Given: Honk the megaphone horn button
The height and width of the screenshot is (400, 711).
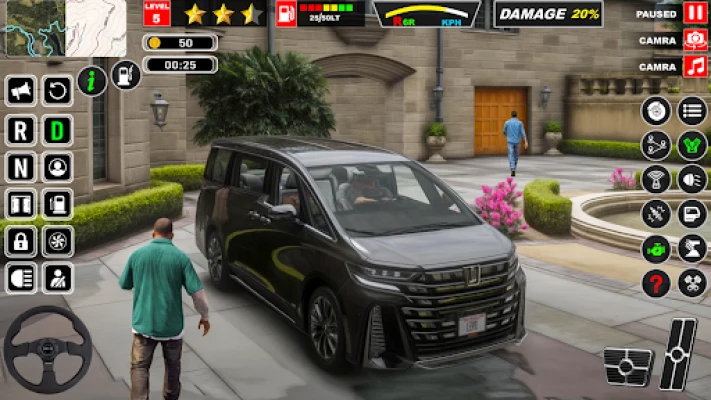Looking at the screenshot, I should 20,92.
